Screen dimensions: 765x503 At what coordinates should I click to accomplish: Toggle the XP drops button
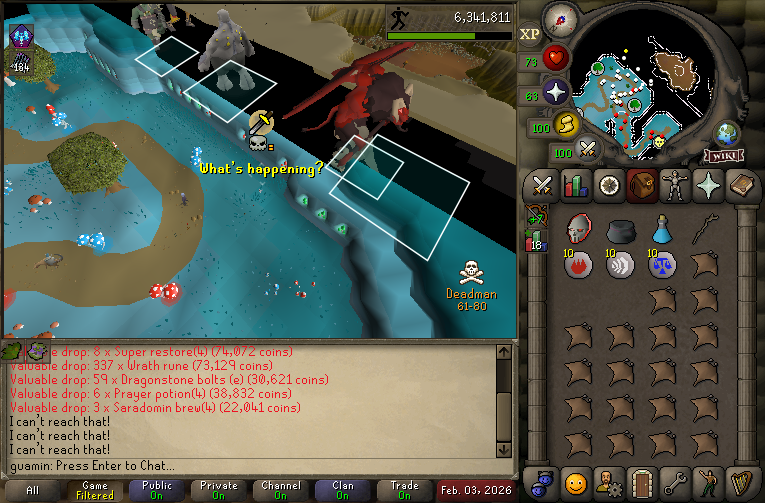pos(530,33)
